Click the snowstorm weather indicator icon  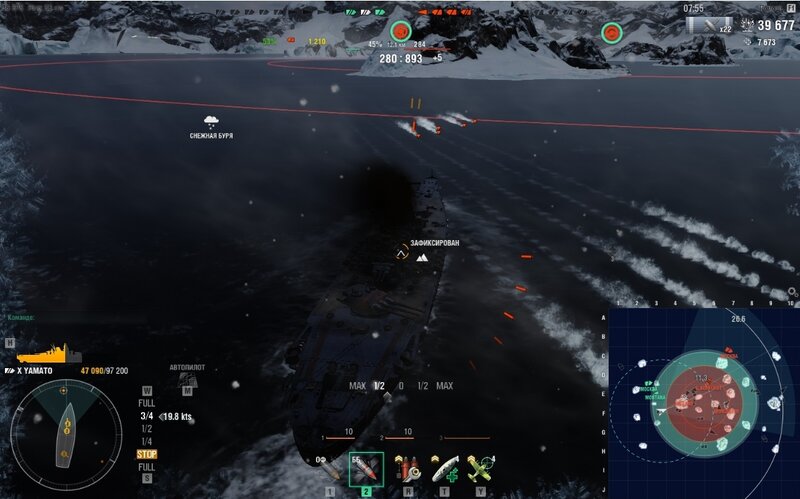pos(211,122)
